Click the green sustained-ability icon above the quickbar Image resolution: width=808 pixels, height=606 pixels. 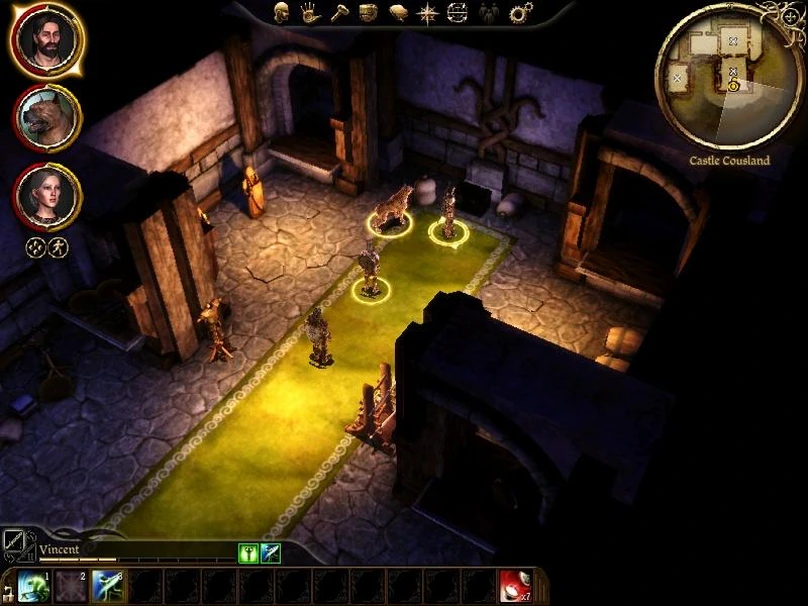point(248,553)
